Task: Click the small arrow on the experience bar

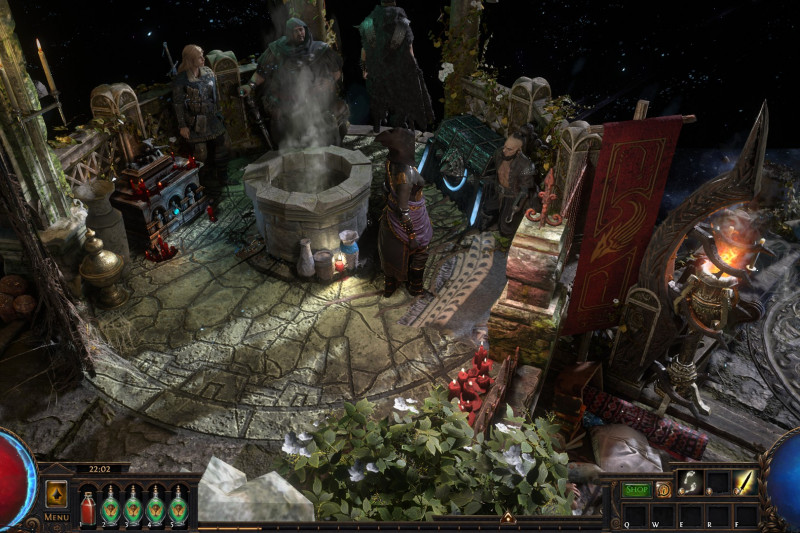Action: pos(508,518)
